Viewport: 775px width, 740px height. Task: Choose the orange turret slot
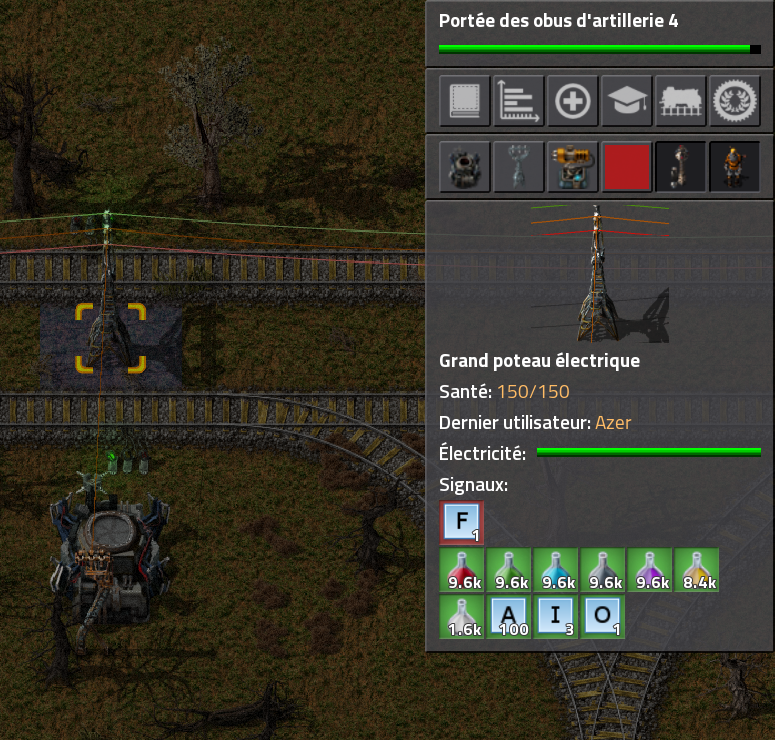point(573,166)
